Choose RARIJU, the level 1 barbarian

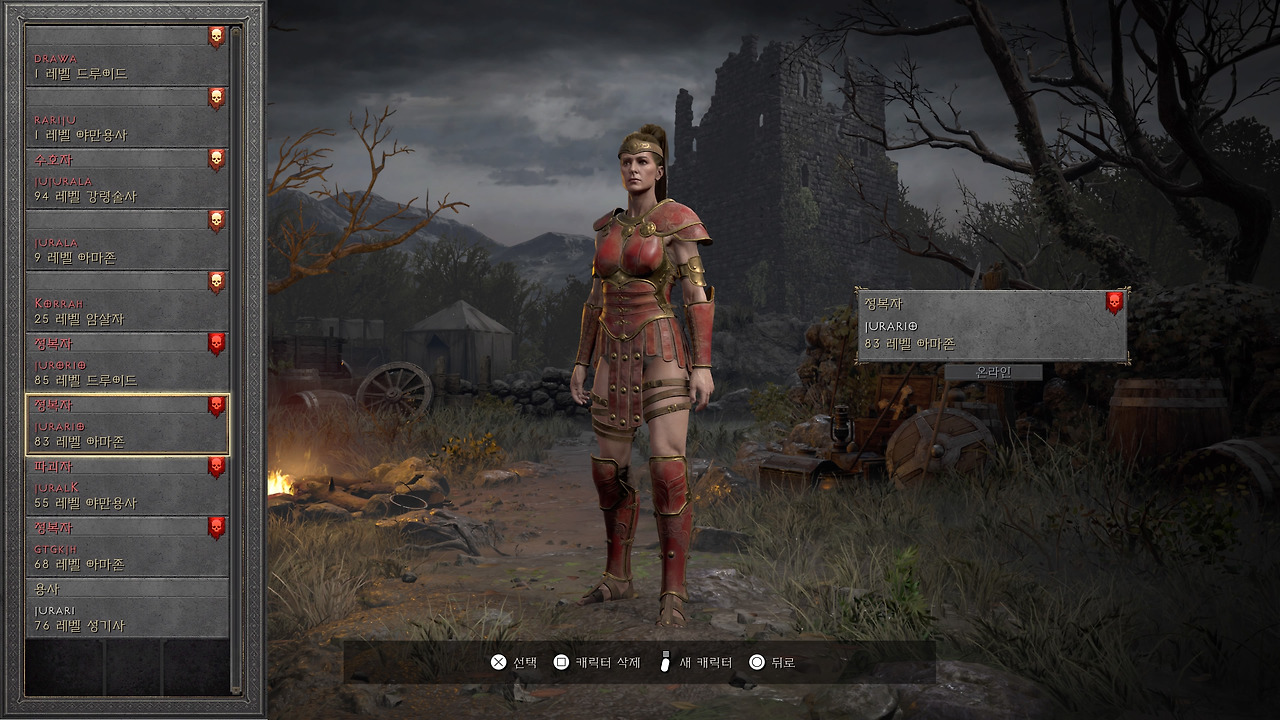[127, 117]
